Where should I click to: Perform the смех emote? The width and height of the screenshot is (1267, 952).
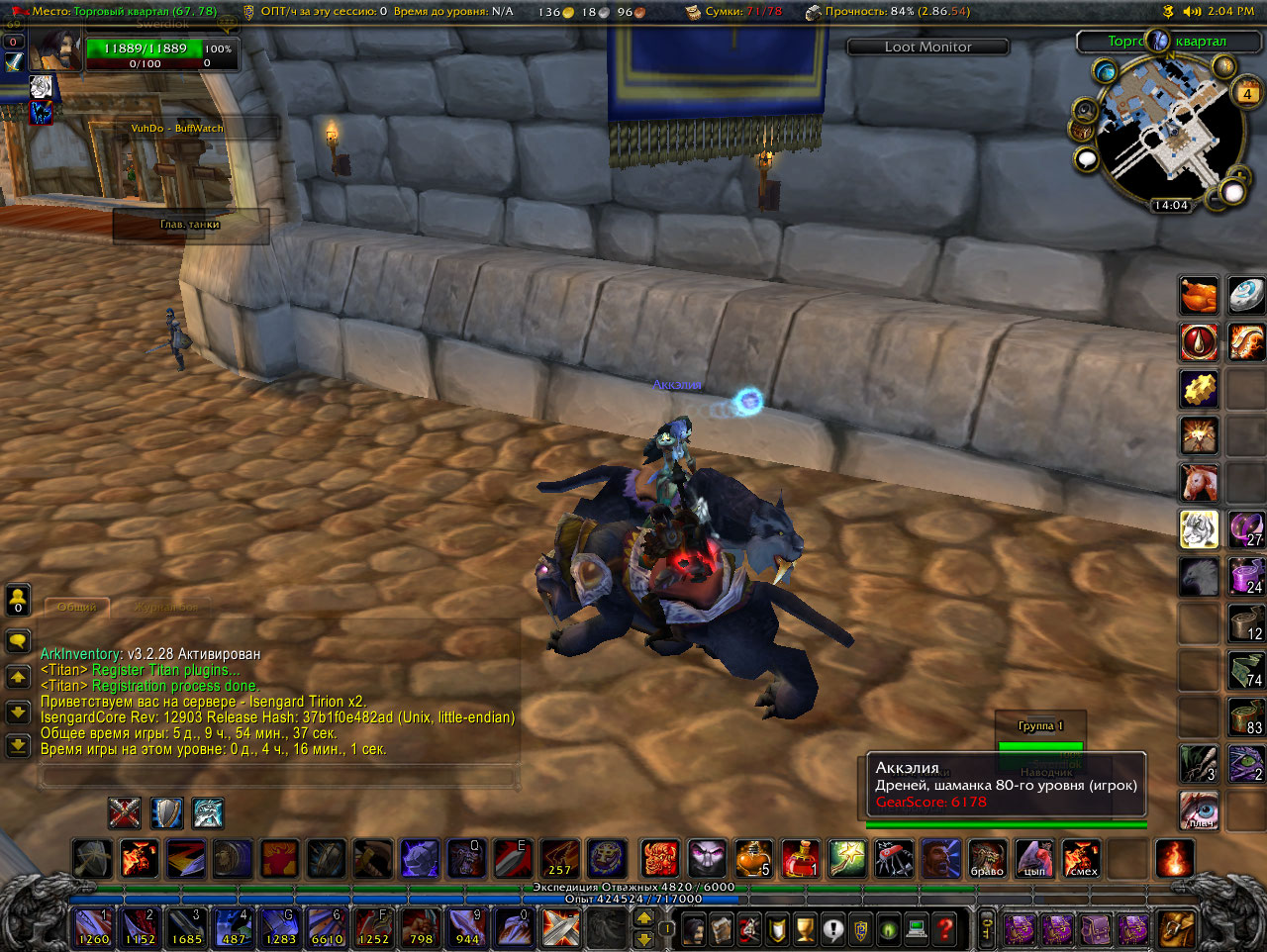pos(1082,859)
